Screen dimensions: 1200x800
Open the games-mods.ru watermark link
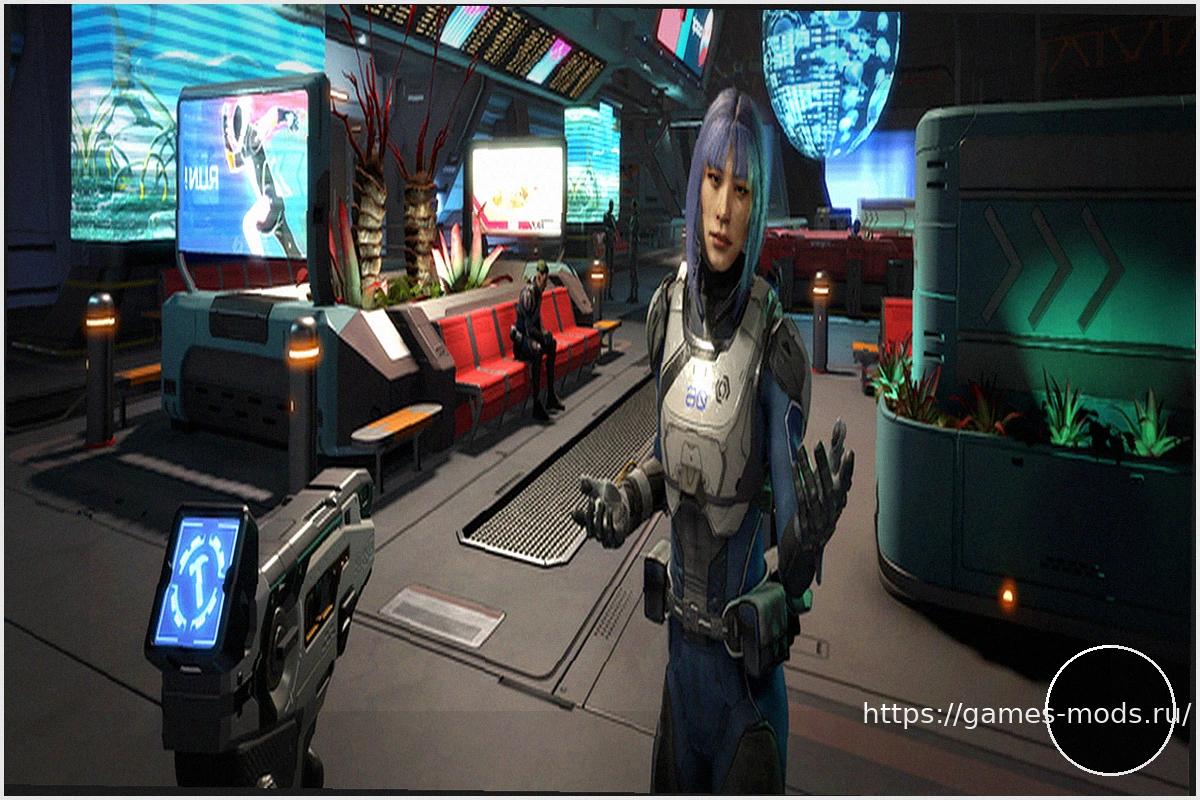[1026, 713]
